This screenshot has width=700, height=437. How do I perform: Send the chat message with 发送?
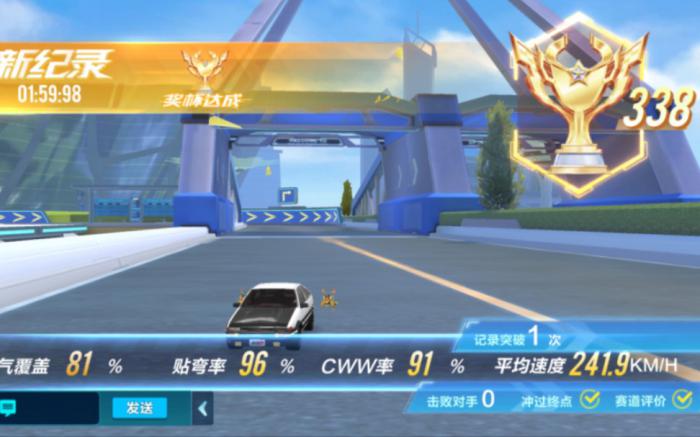tap(139, 408)
